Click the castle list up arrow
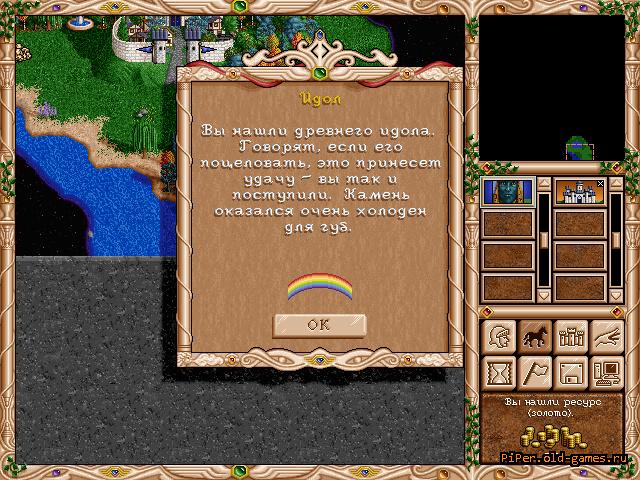Viewport: 640px width, 480px height. [x=616, y=185]
